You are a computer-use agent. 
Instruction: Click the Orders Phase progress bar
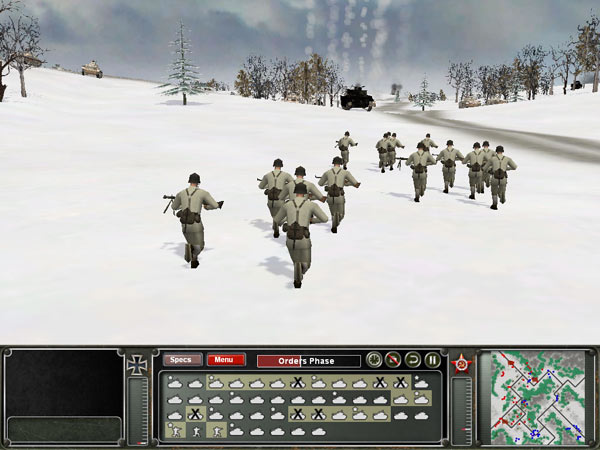(x=308, y=361)
